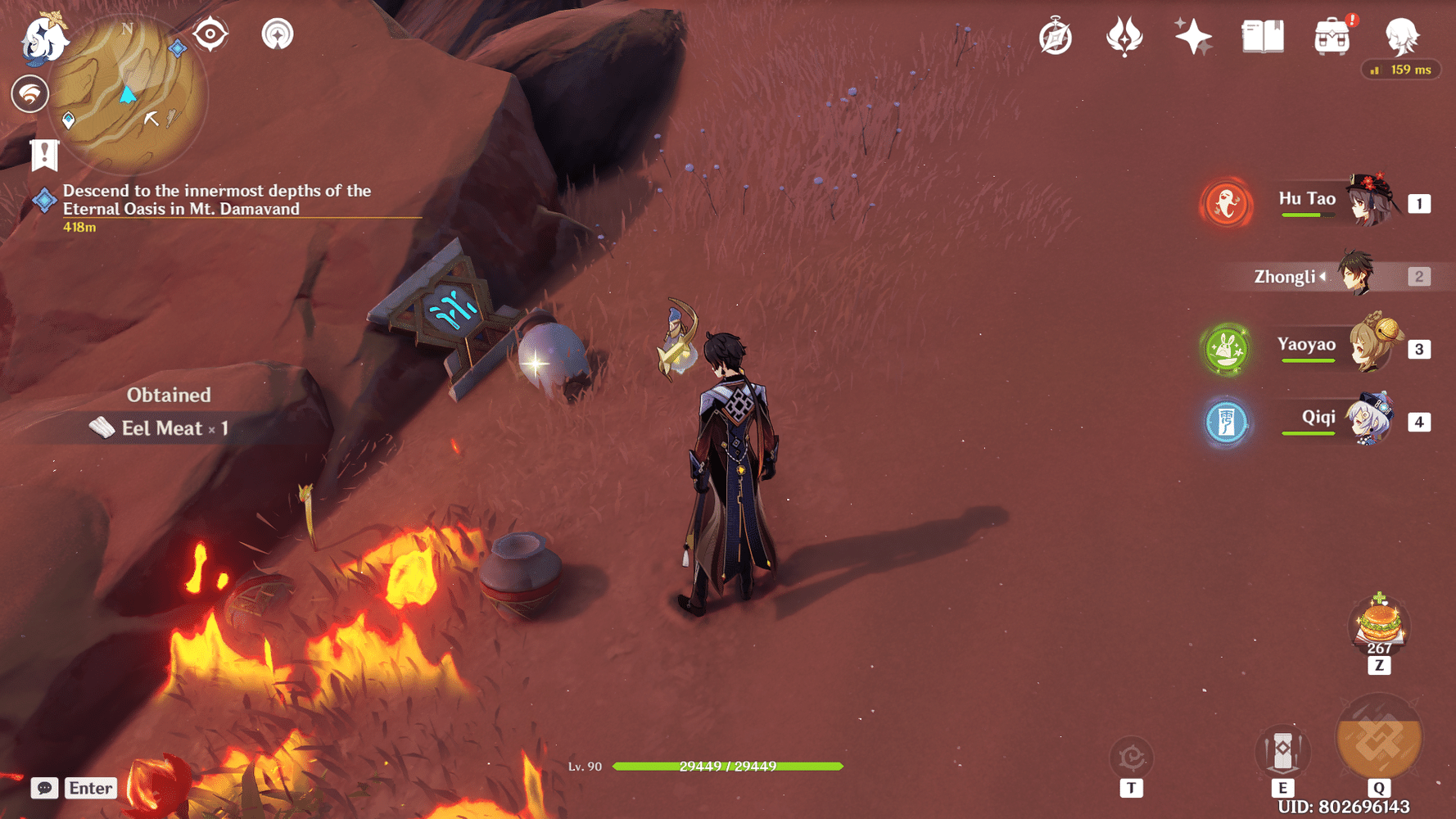Use the burger food quick item

pyautogui.click(x=1379, y=624)
